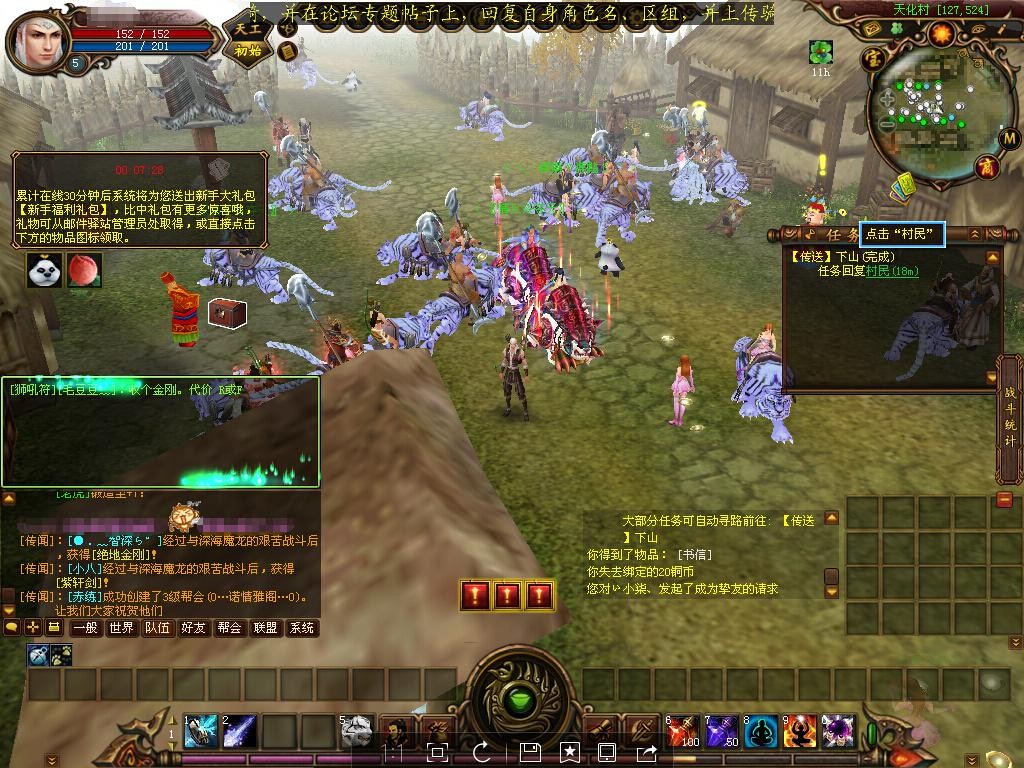The width and height of the screenshot is (1024, 768).
Task: Claim the panda pet gift icon
Action: tap(45, 270)
